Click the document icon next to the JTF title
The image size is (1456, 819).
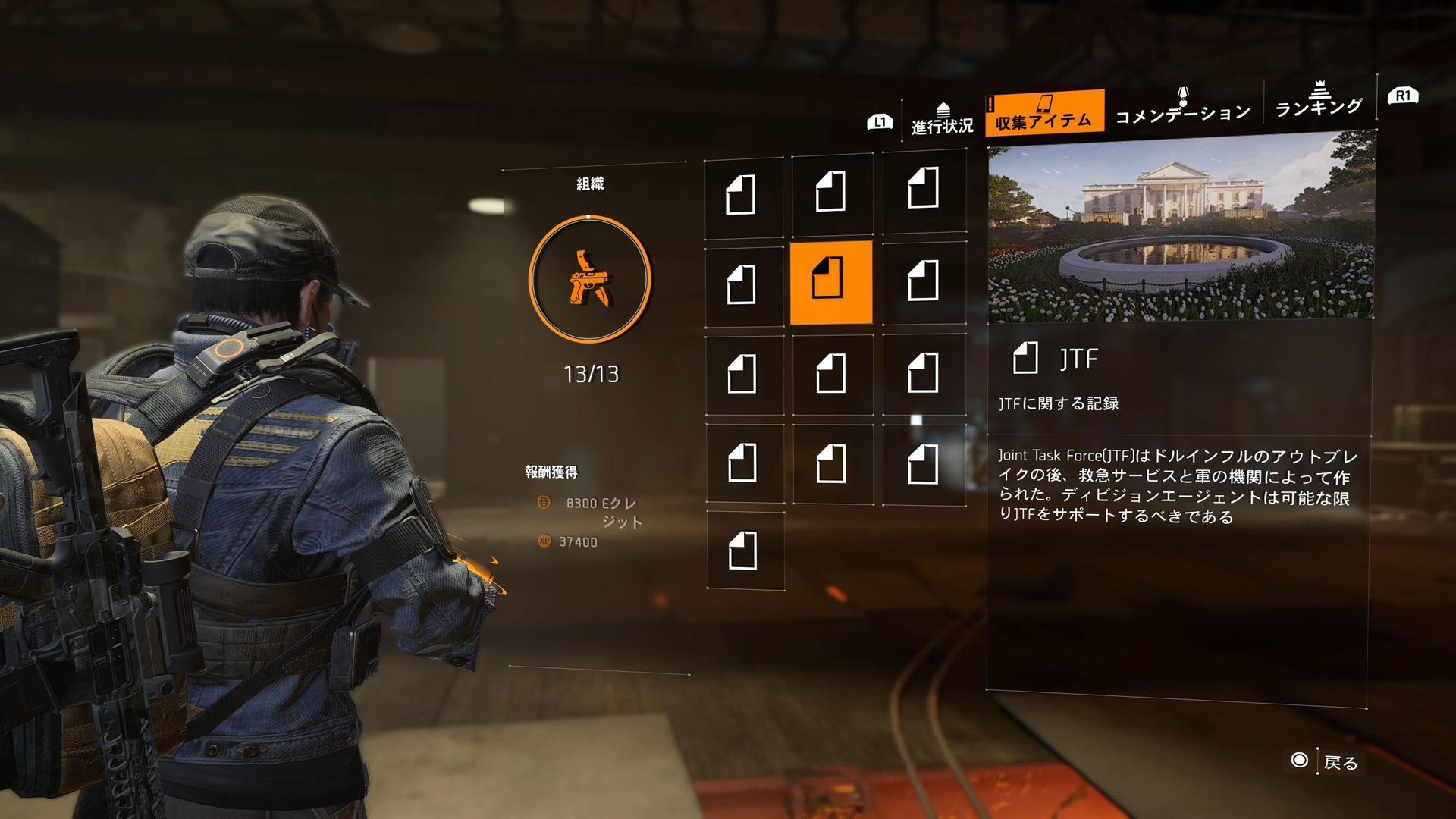1027,358
